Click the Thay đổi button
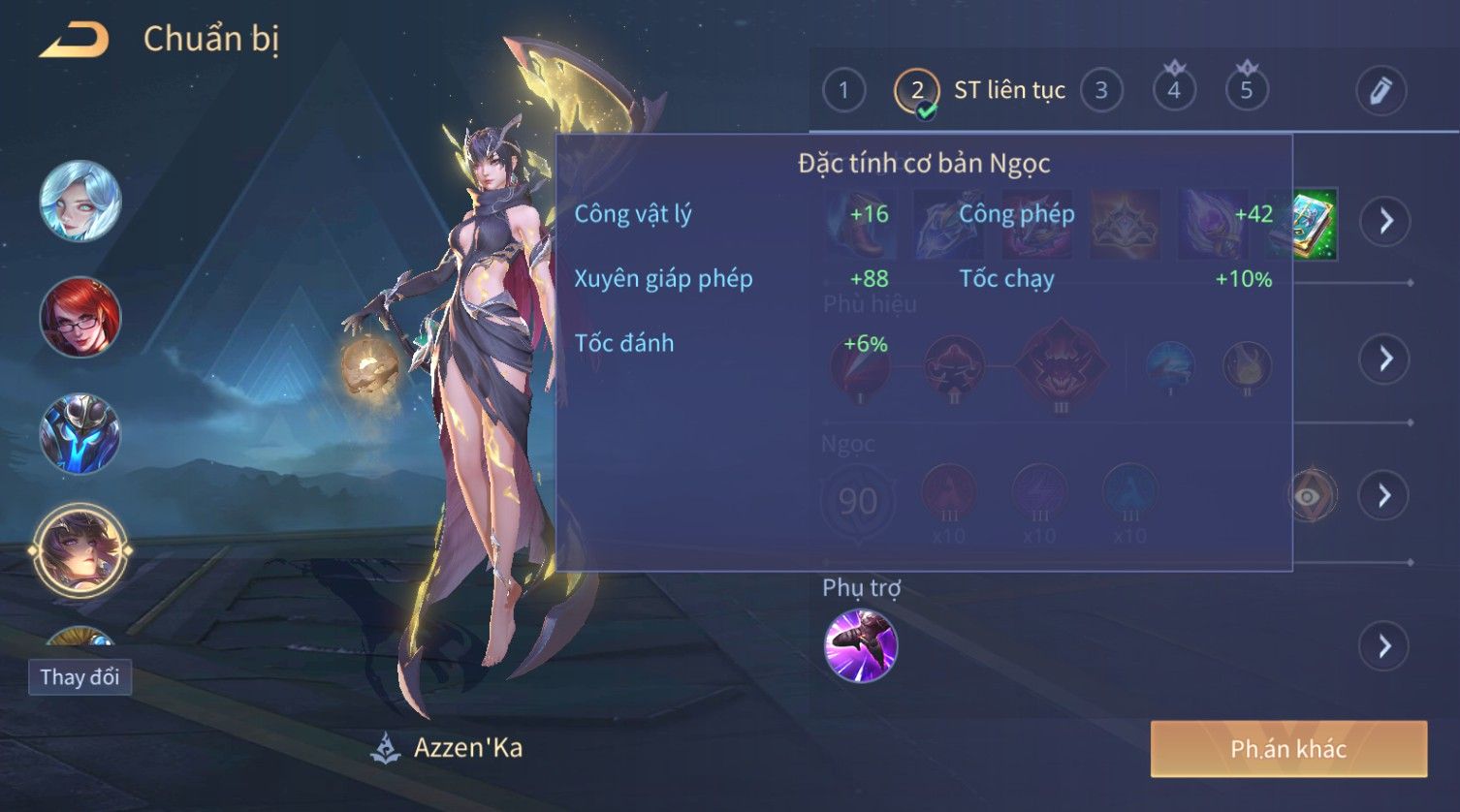 pyautogui.click(x=79, y=676)
